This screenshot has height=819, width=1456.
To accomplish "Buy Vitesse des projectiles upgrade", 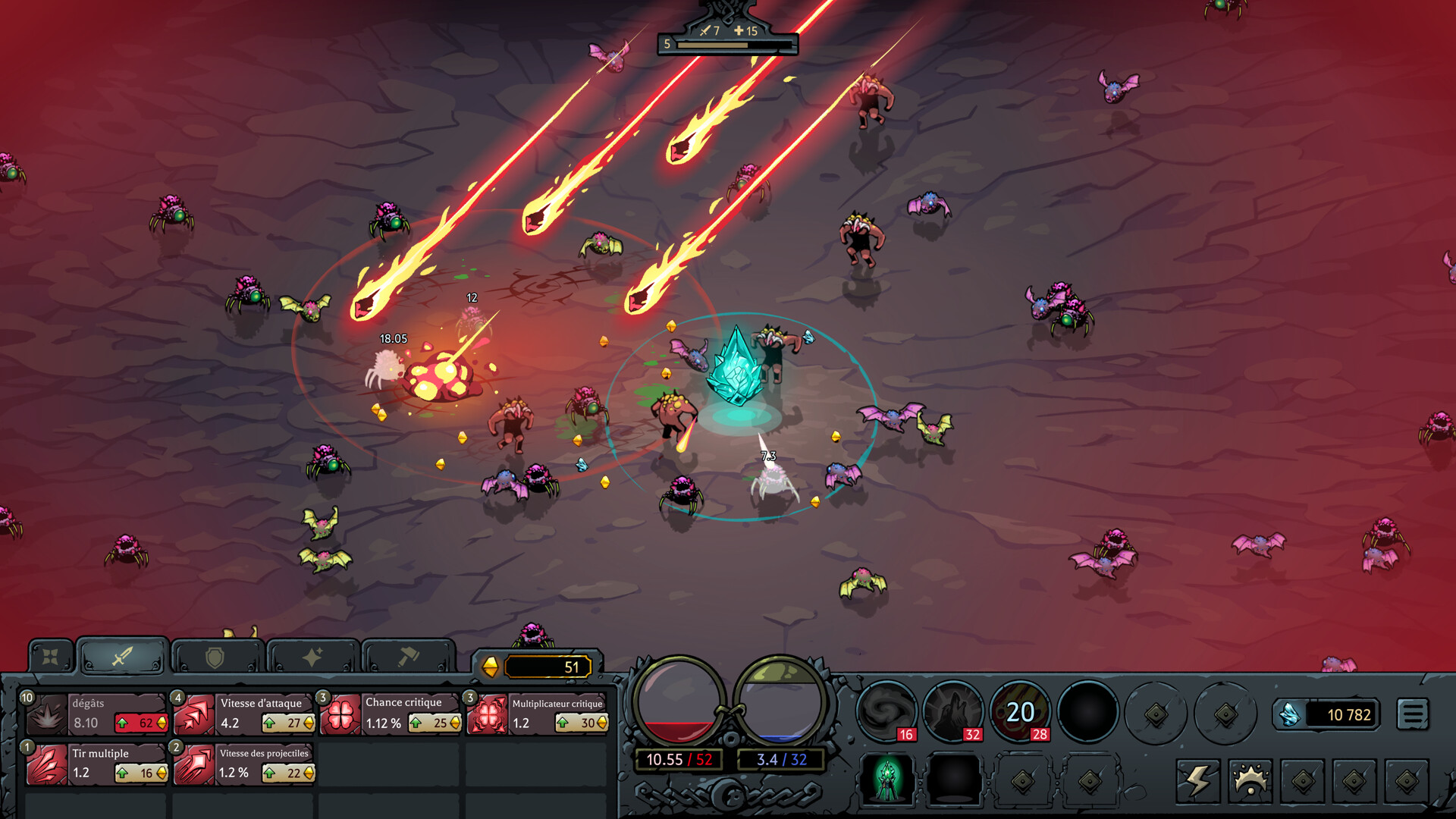I will point(288,773).
